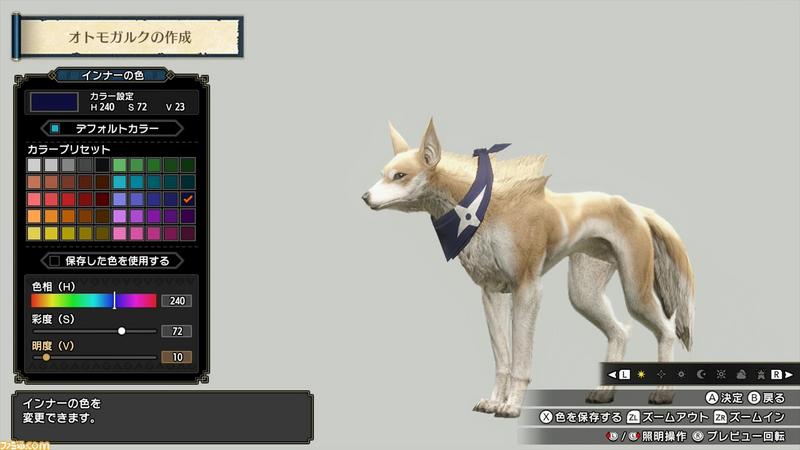Select the checkmarked dark navy preset swatch
800x450 pixels.
(x=188, y=198)
